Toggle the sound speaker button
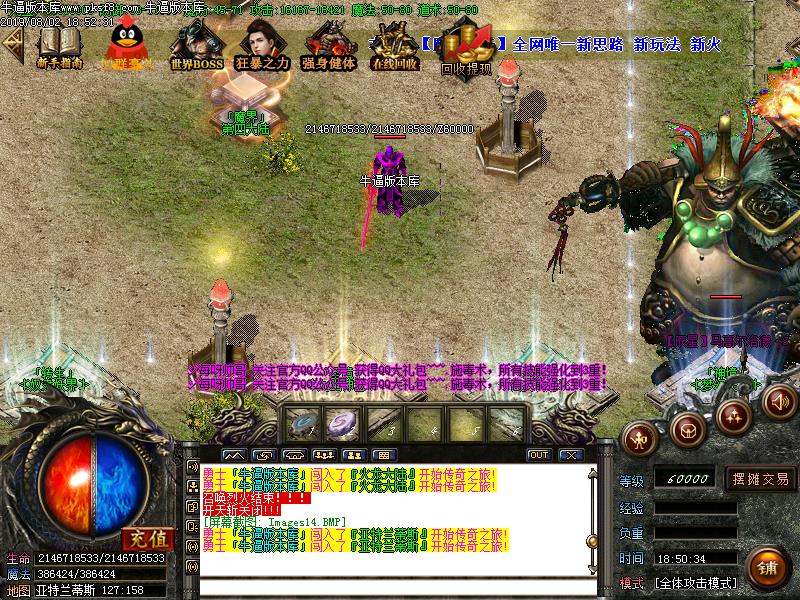The height and width of the screenshot is (600, 800). tap(779, 402)
